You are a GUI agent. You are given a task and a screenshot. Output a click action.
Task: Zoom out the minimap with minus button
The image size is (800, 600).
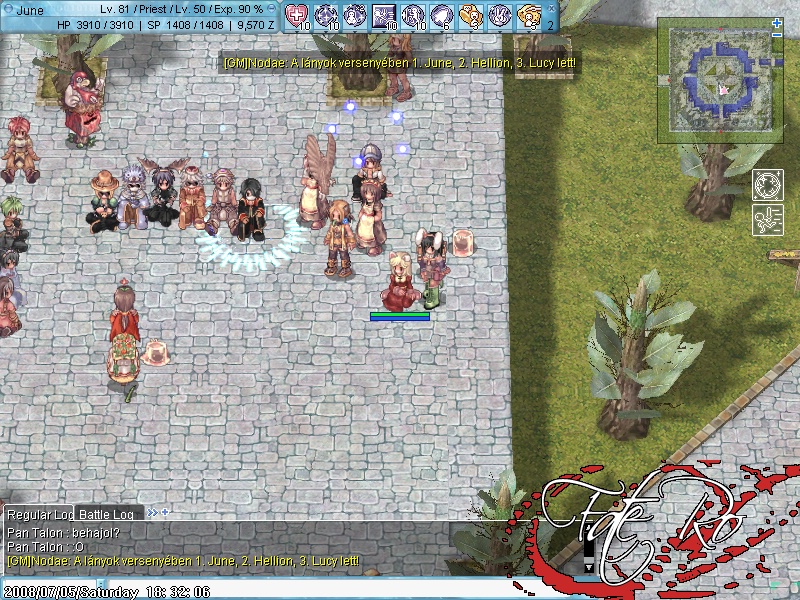click(x=777, y=34)
